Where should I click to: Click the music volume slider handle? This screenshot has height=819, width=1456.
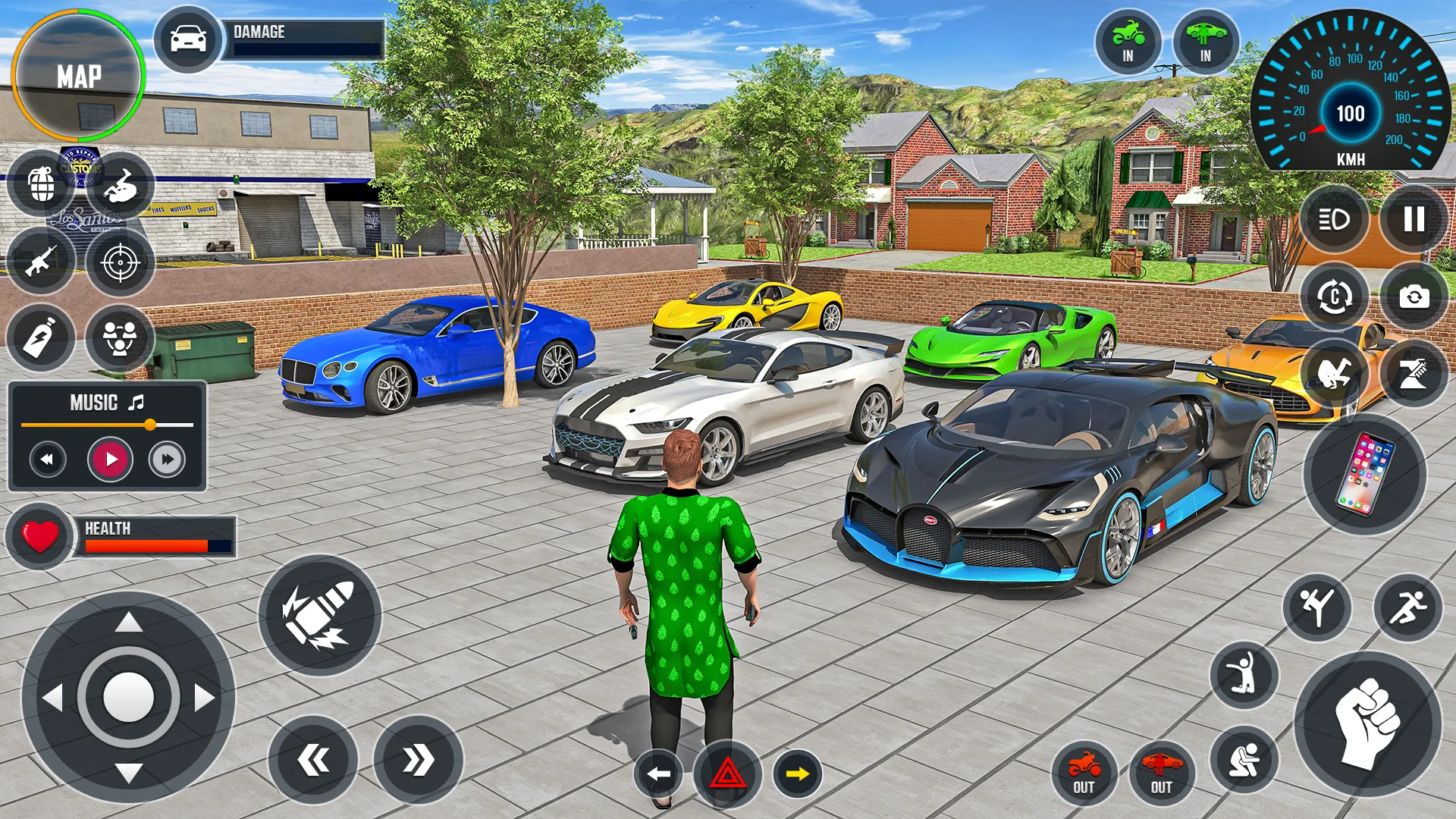[150, 425]
